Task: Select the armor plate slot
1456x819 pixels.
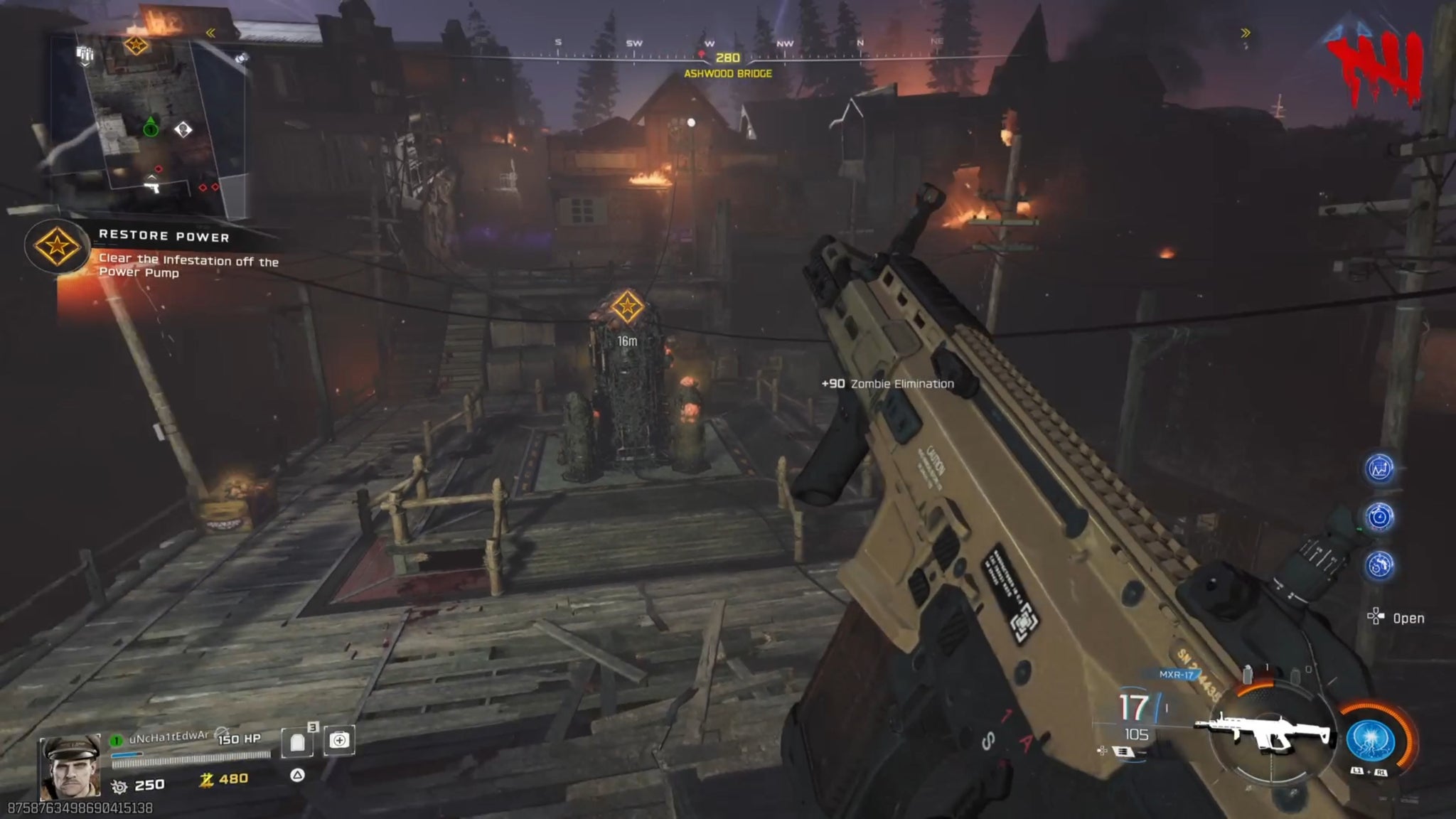Action: (298, 742)
